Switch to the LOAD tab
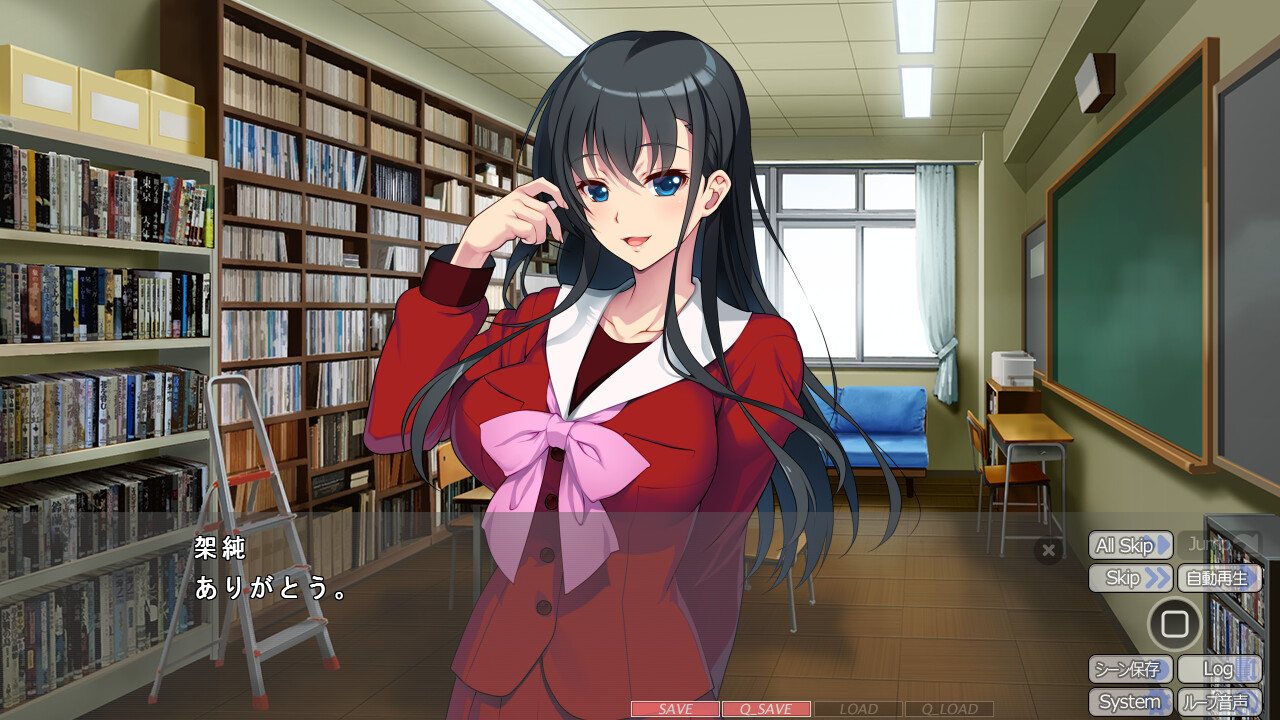Viewport: 1280px width, 720px height. (x=860, y=710)
